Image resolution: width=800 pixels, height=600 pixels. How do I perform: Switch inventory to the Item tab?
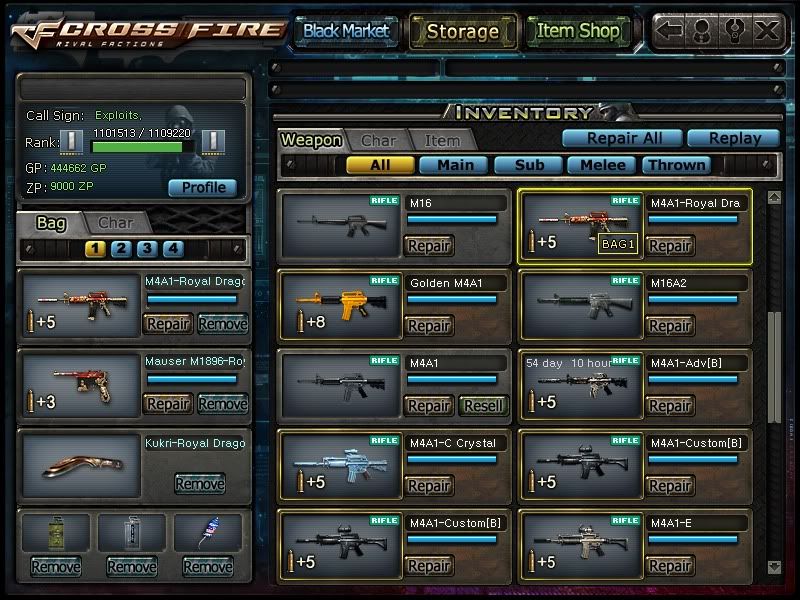[442, 141]
